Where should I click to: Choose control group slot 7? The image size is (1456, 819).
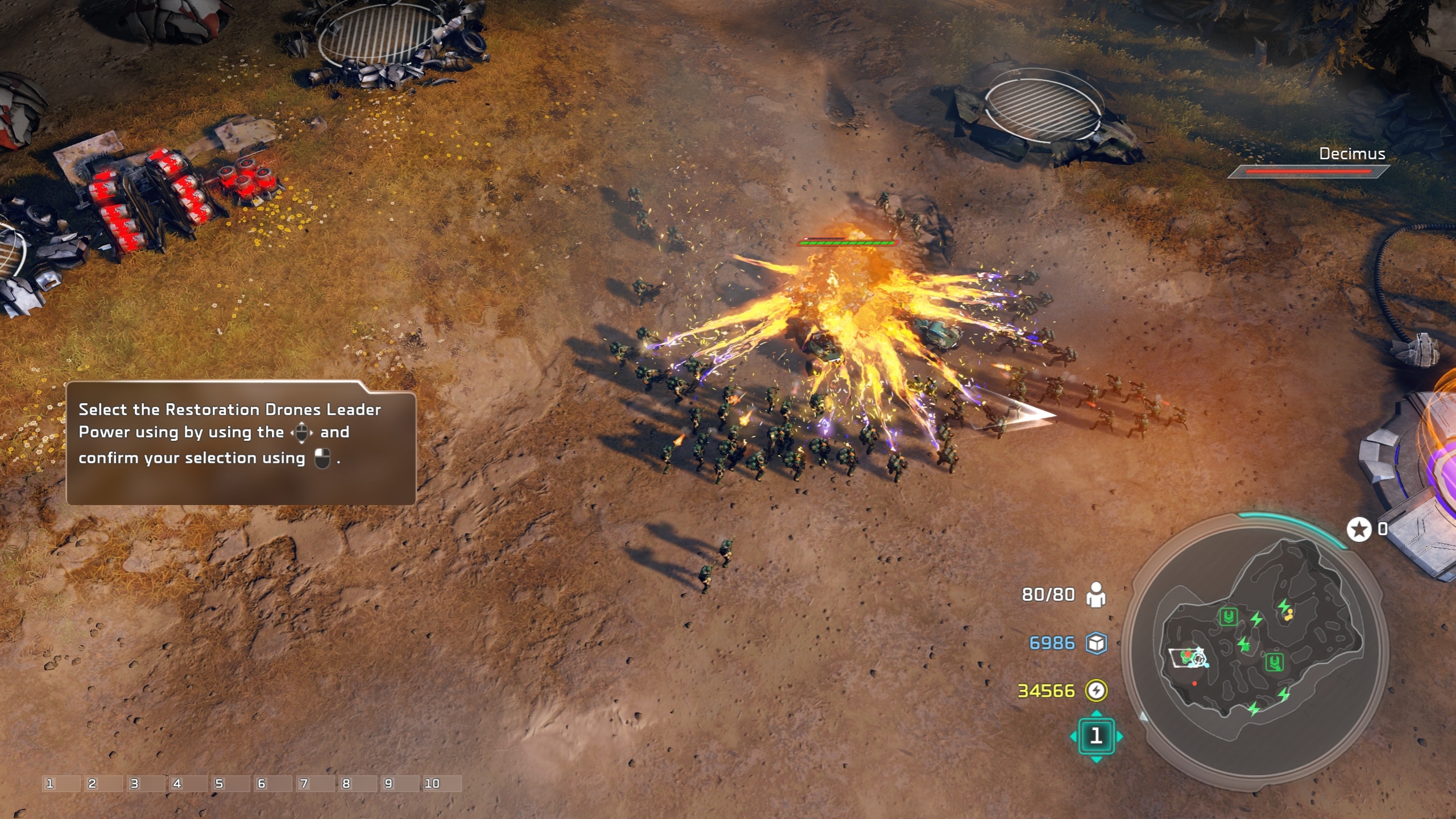coord(315,784)
